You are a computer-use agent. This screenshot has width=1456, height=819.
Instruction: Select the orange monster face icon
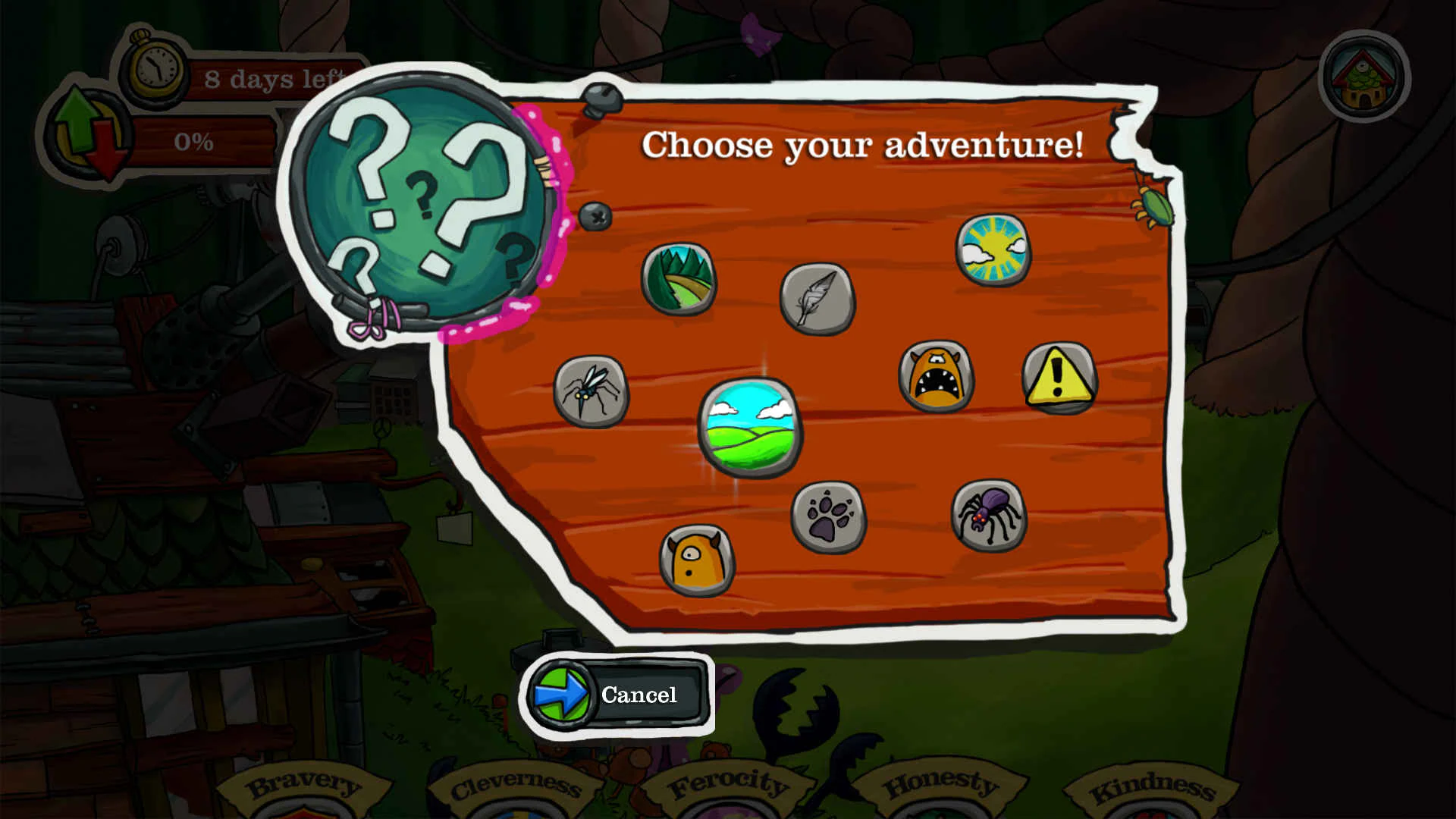(937, 376)
